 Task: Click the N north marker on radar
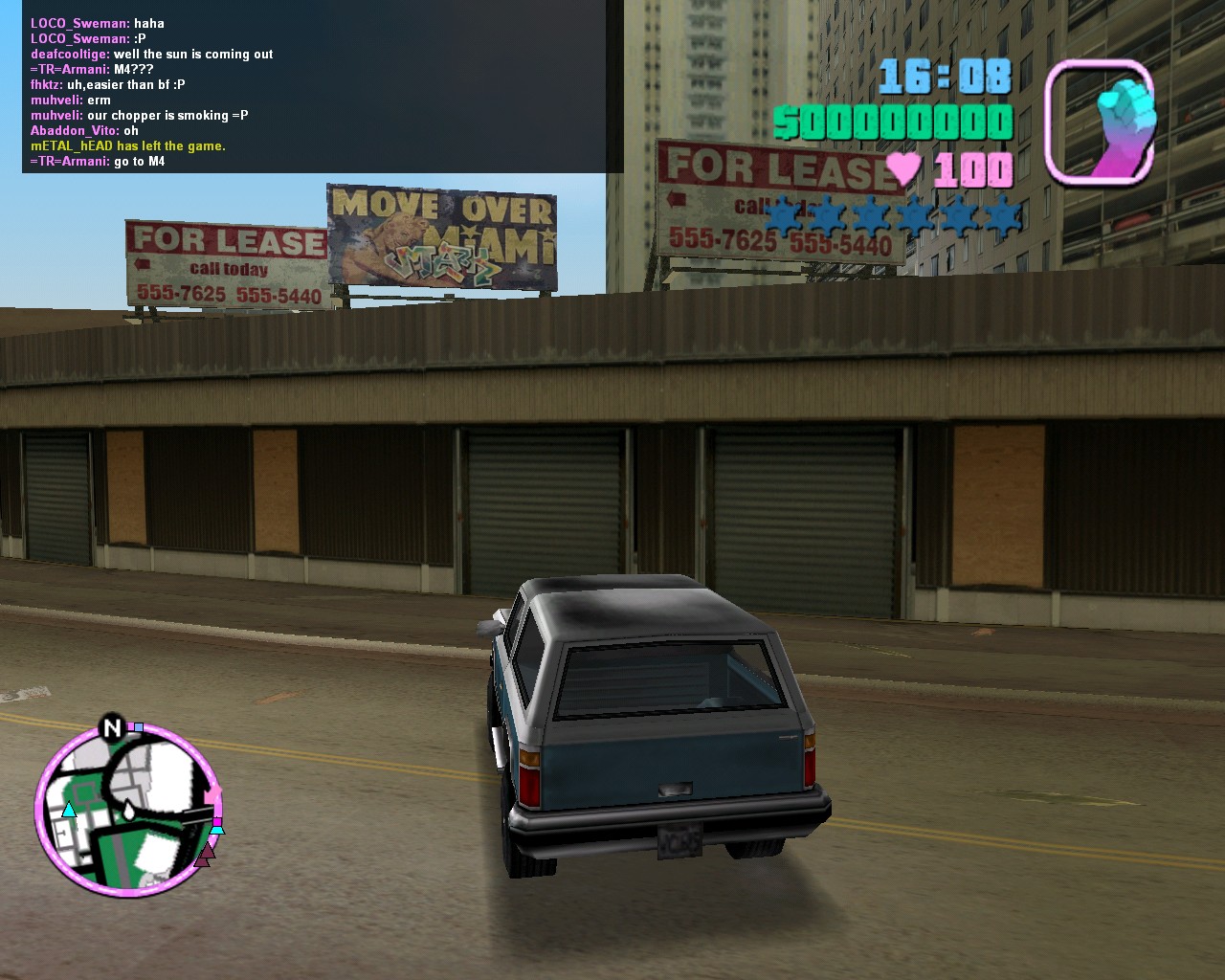click(112, 728)
